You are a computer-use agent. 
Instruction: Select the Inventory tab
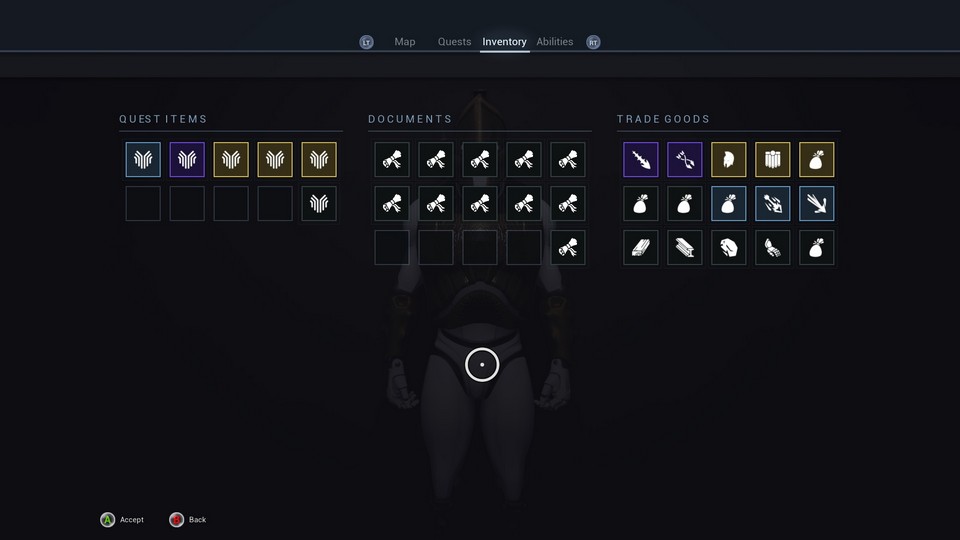click(504, 42)
